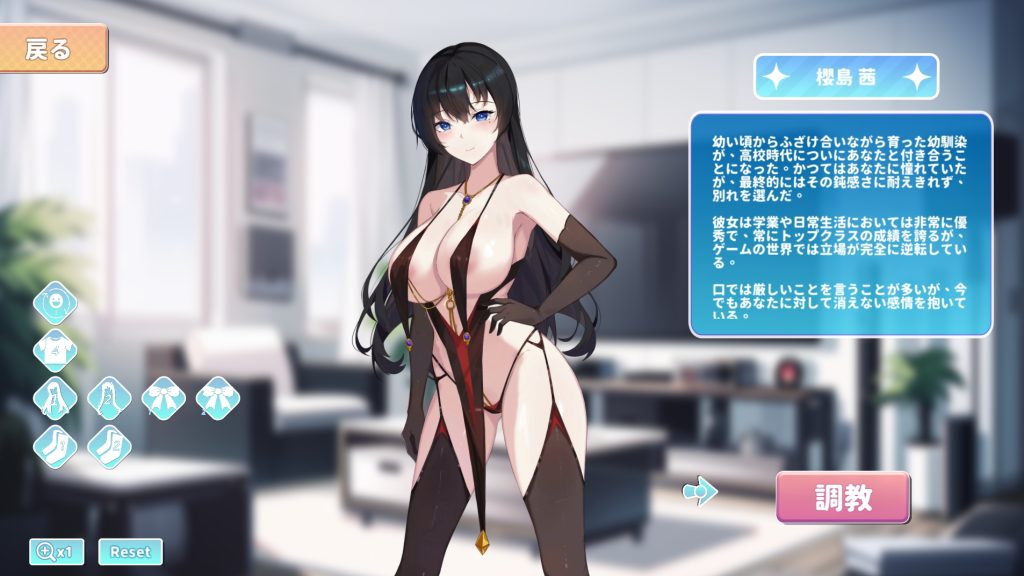Pick the socks icon number 1
1024x576 pixels.
55,445
